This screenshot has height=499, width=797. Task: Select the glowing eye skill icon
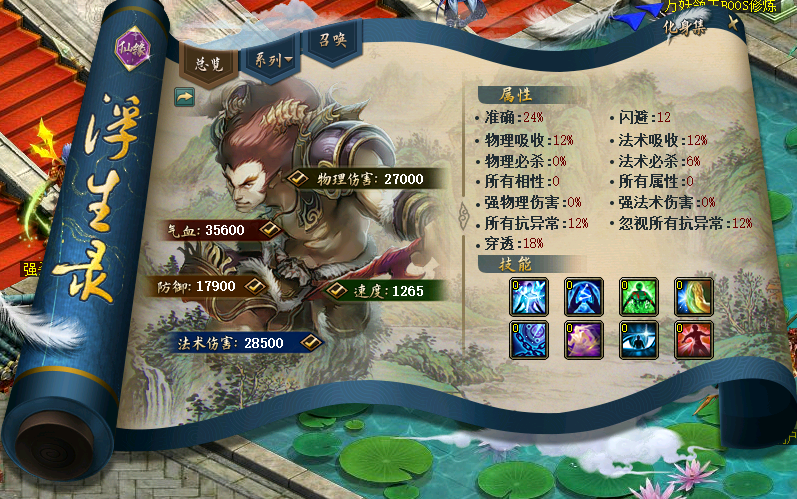(638, 340)
